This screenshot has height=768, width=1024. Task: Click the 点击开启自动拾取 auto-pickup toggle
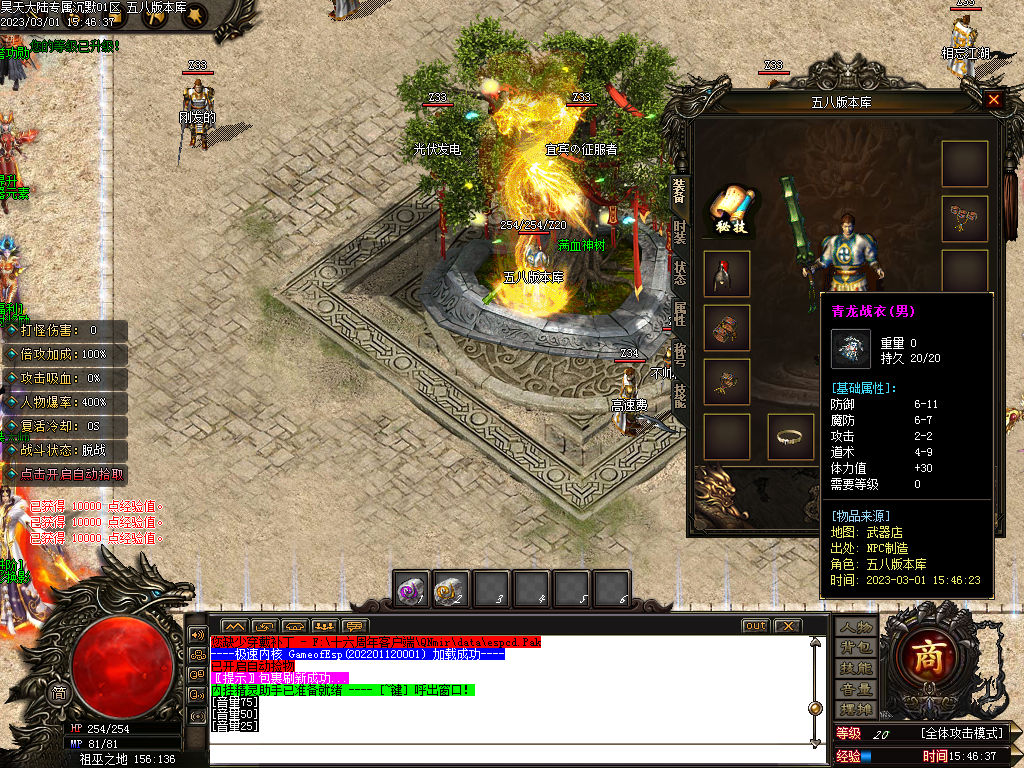point(68,475)
